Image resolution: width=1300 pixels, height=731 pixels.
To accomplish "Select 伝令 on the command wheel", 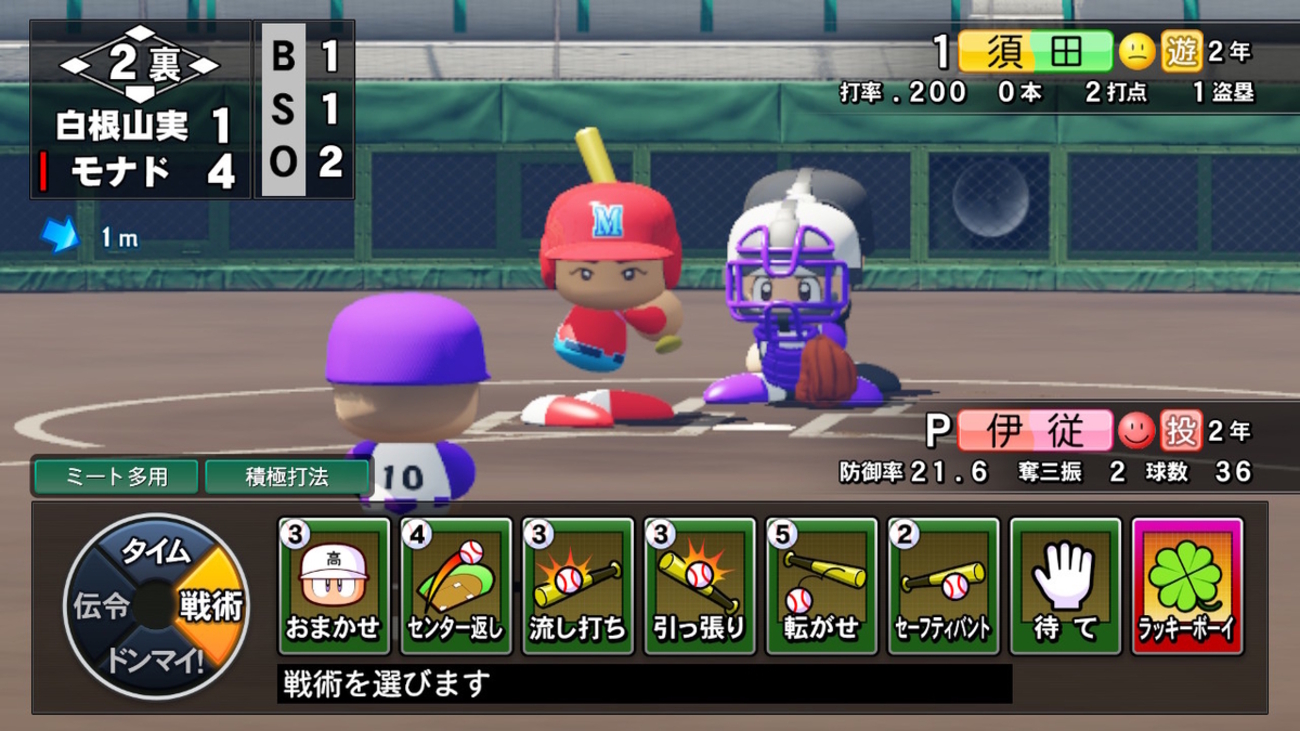I will (99, 605).
